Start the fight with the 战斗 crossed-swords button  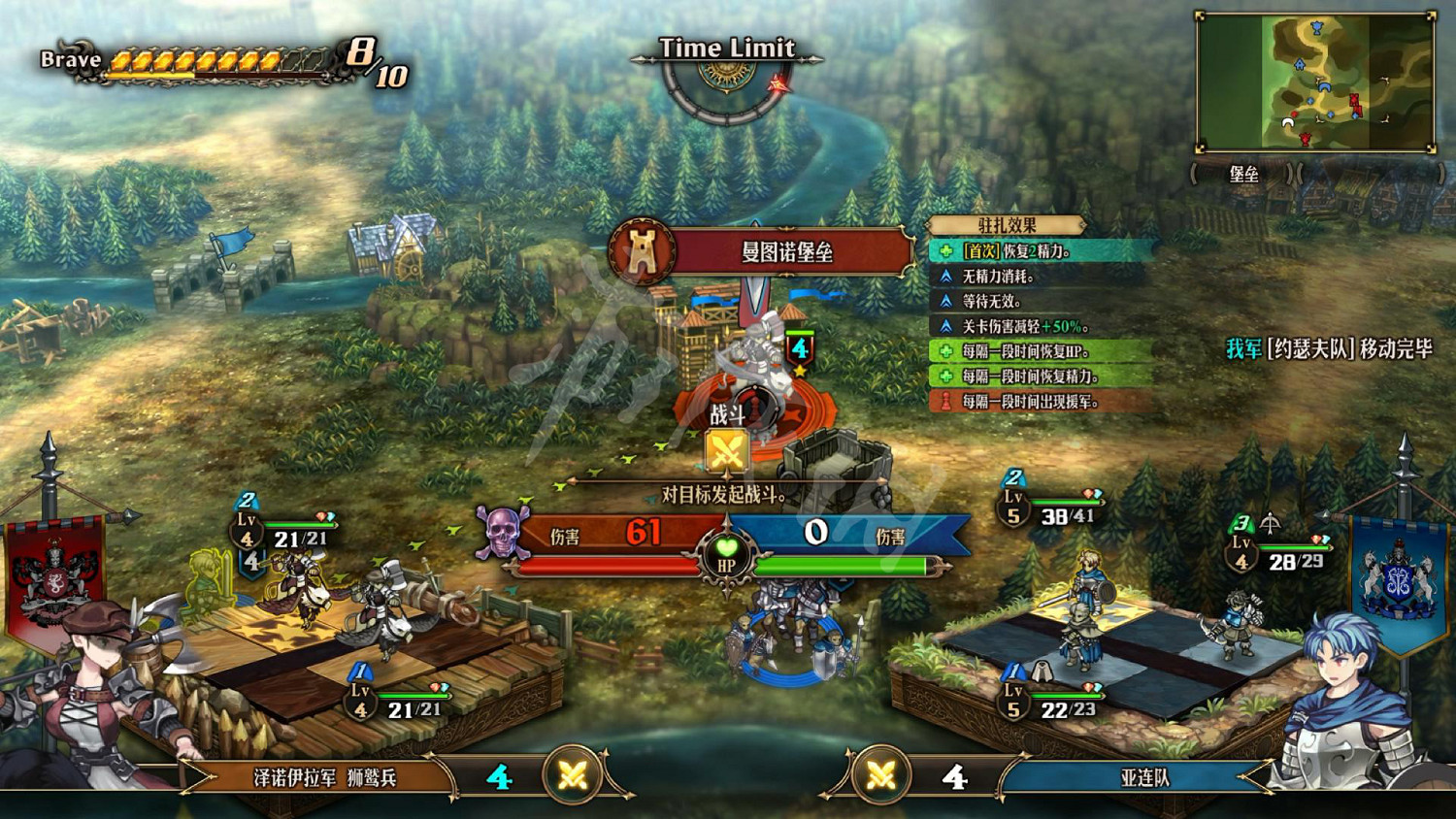coord(727,451)
